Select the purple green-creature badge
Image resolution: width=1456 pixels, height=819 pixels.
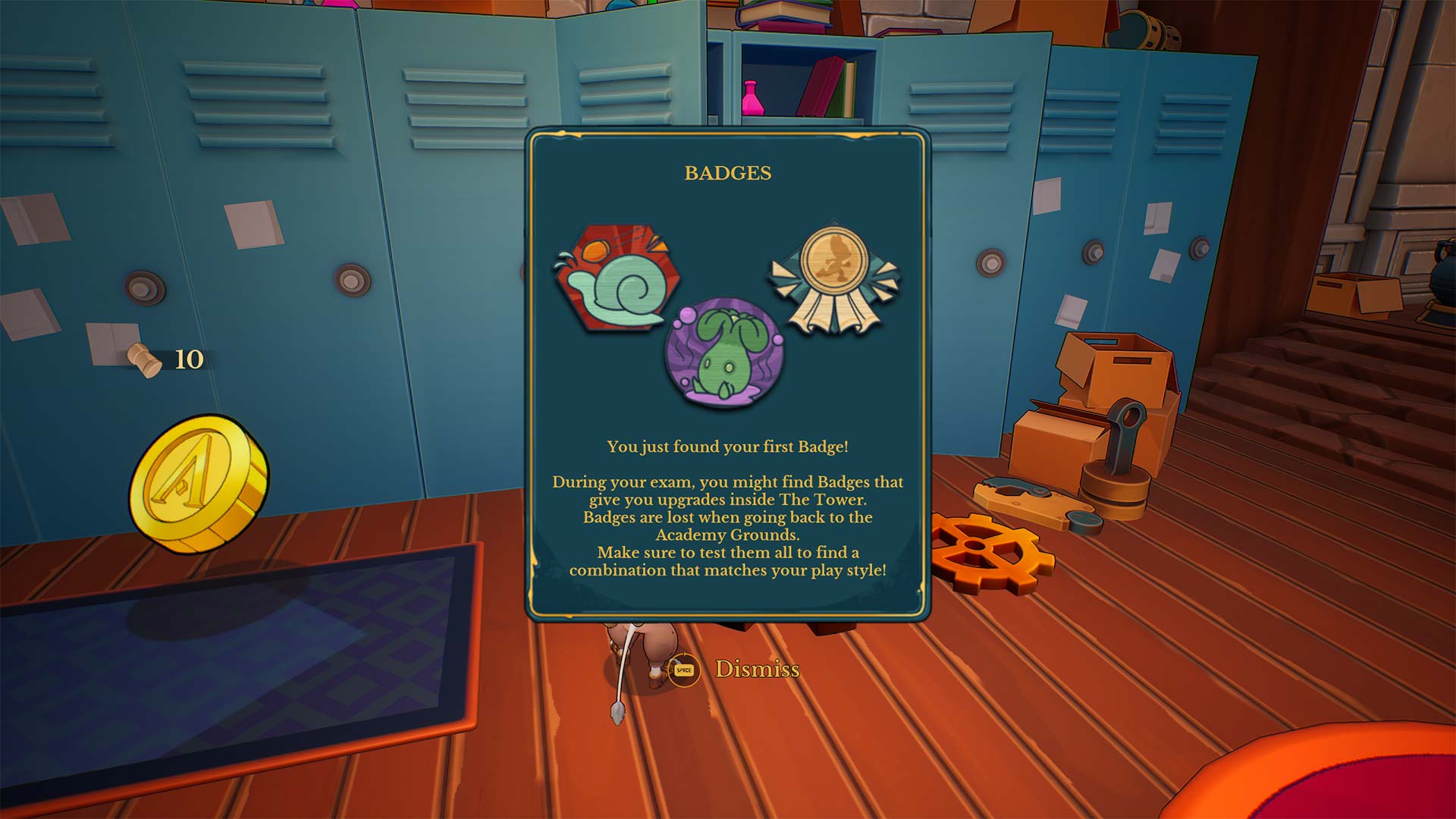tap(723, 353)
